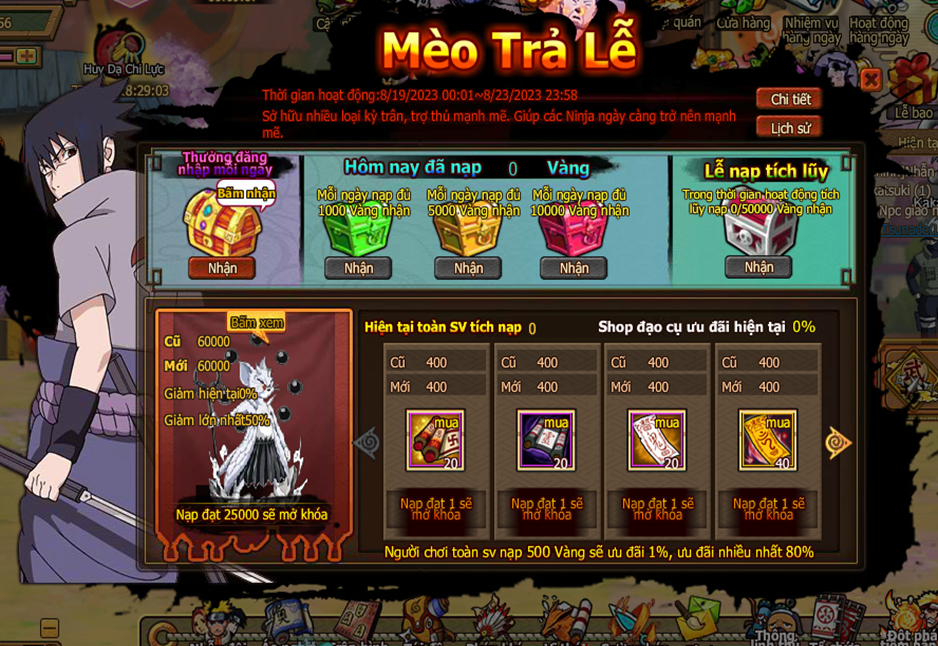Viewport: 938px width, 646px height.
Task: Click the Bấm xem preview label
Action: [x=257, y=322]
